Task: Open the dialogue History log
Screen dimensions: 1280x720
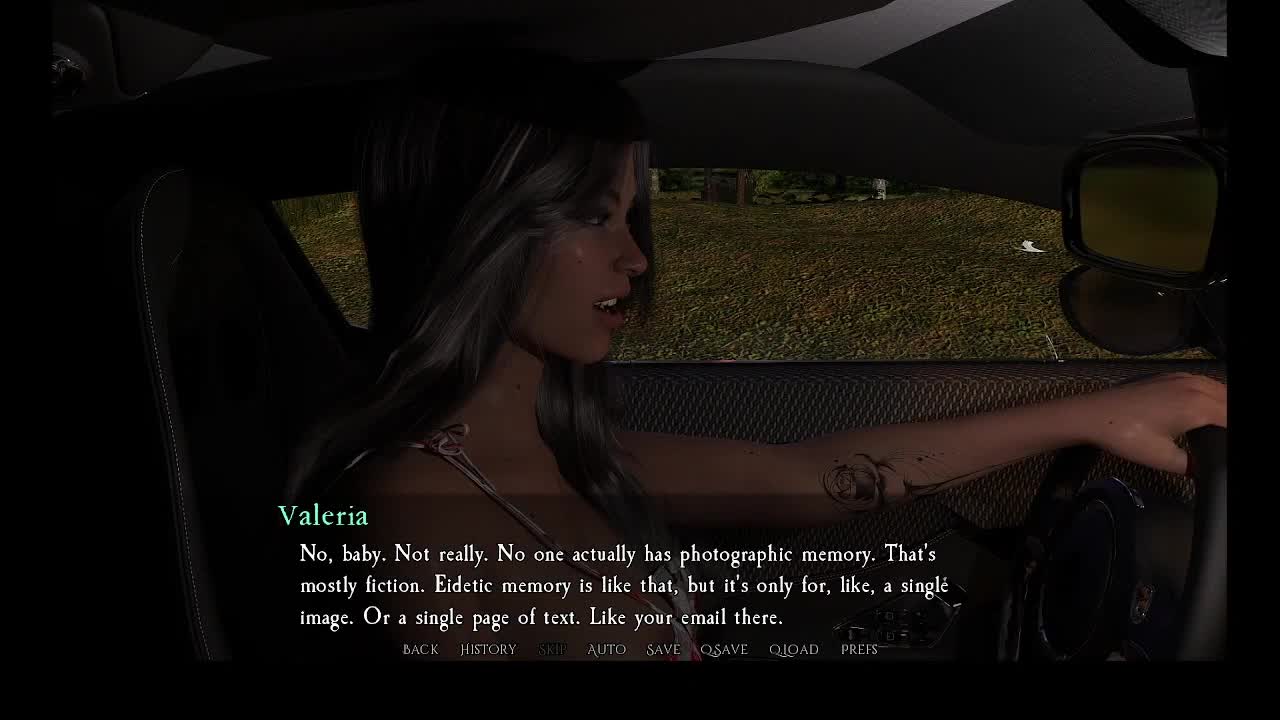Action: 488,650
